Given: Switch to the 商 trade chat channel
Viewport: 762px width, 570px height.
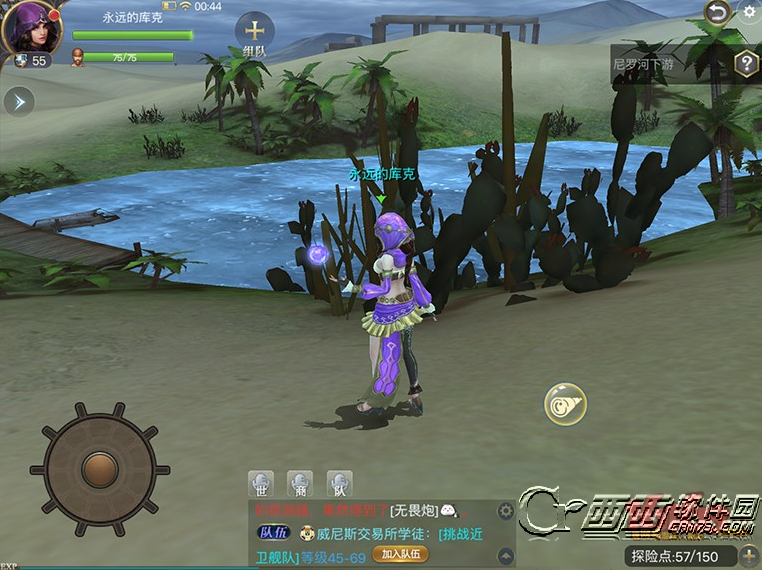Looking at the screenshot, I should pos(300,483).
